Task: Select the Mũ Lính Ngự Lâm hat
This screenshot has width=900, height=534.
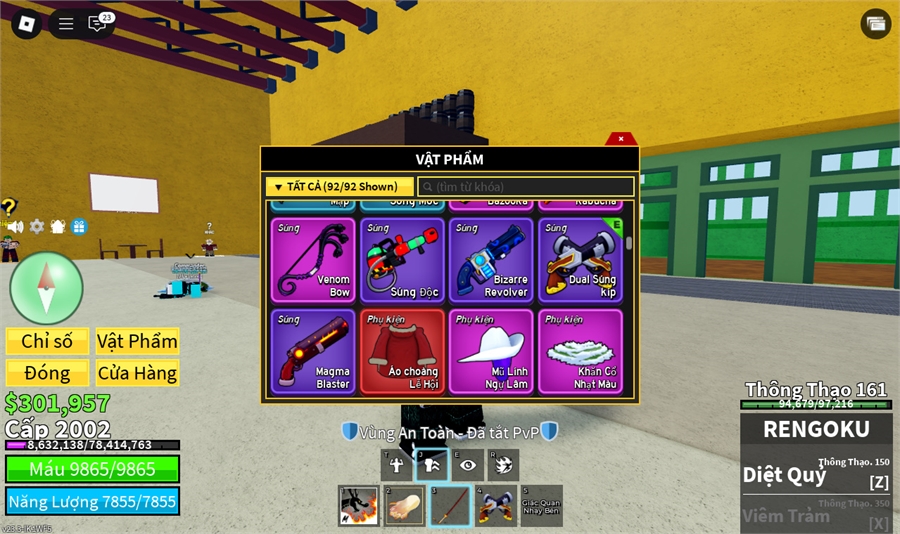Action: tap(491, 351)
